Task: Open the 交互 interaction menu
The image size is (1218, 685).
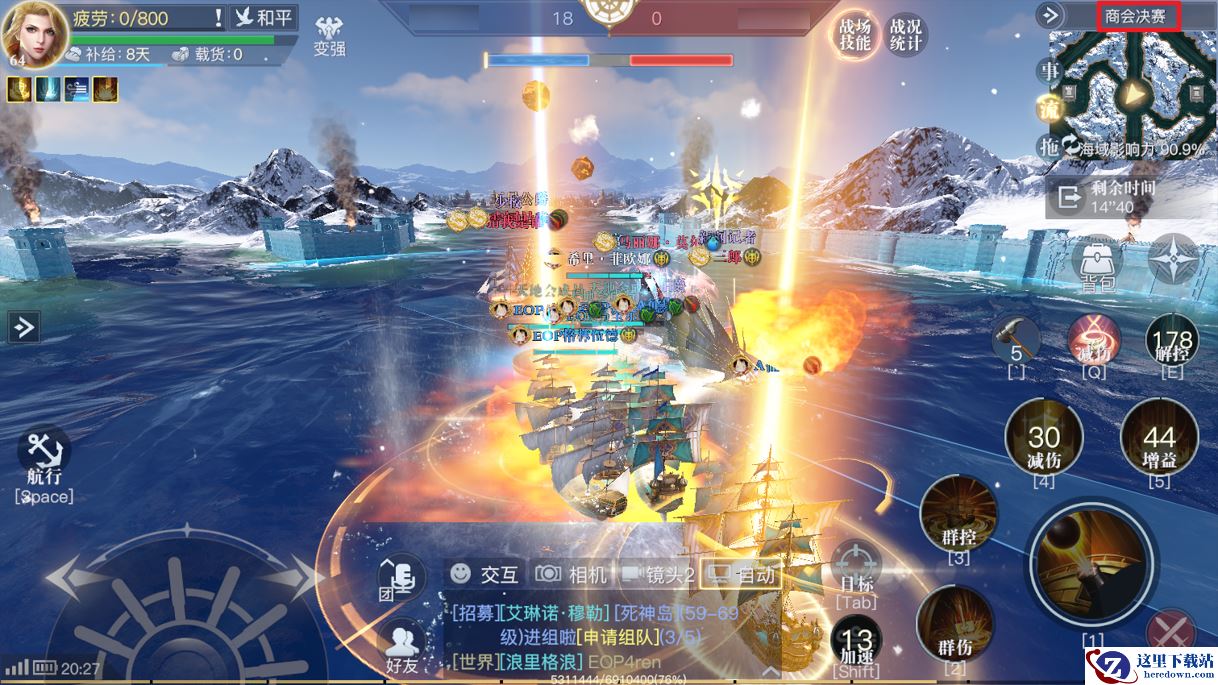Action: click(x=485, y=574)
